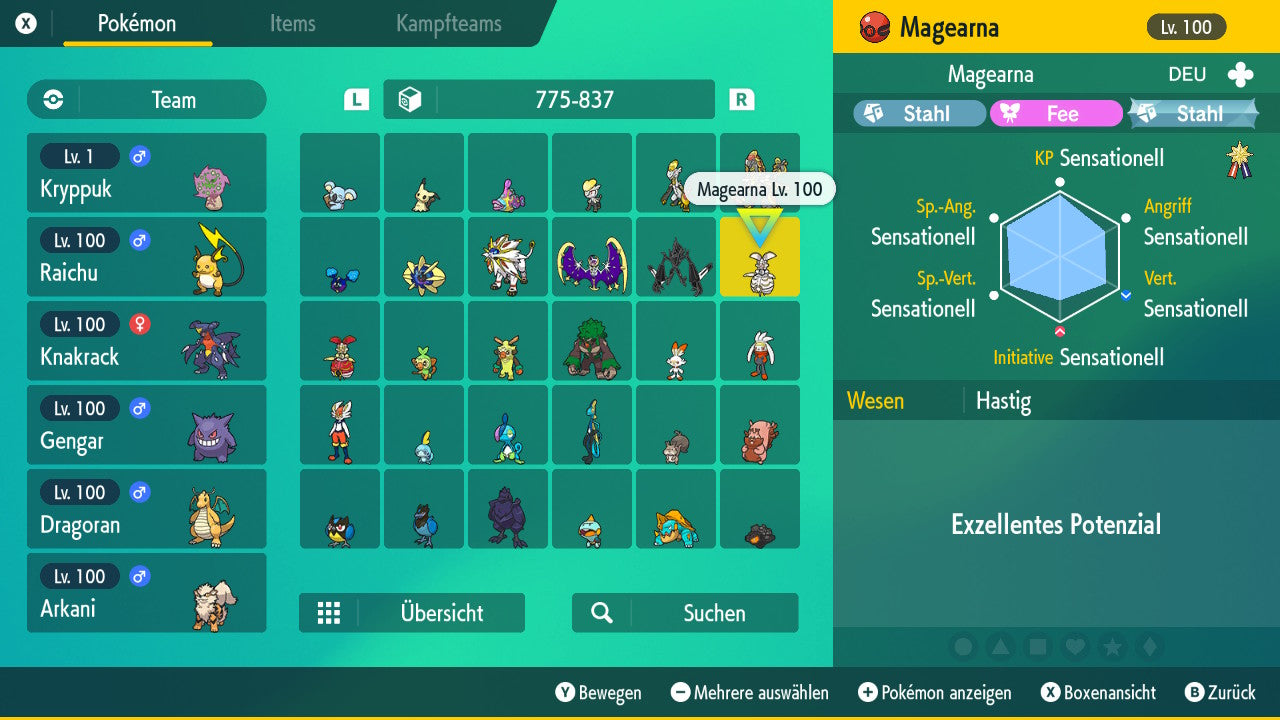Toggle the male gender marker on Raichu
Screen dimensions: 1280x720
coord(138,240)
